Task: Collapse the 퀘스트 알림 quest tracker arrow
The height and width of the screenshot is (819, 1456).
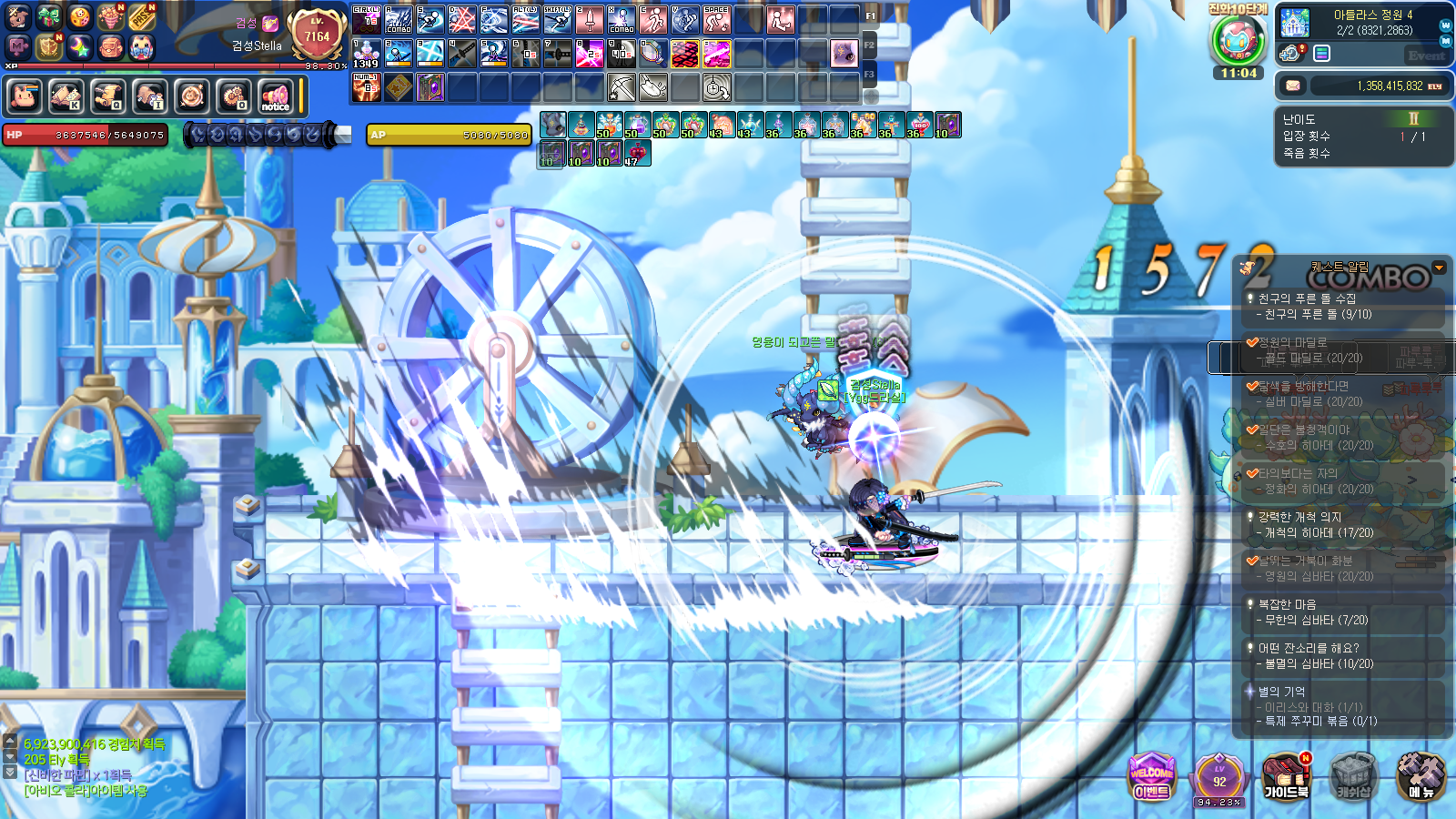Action: [x=1439, y=268]
